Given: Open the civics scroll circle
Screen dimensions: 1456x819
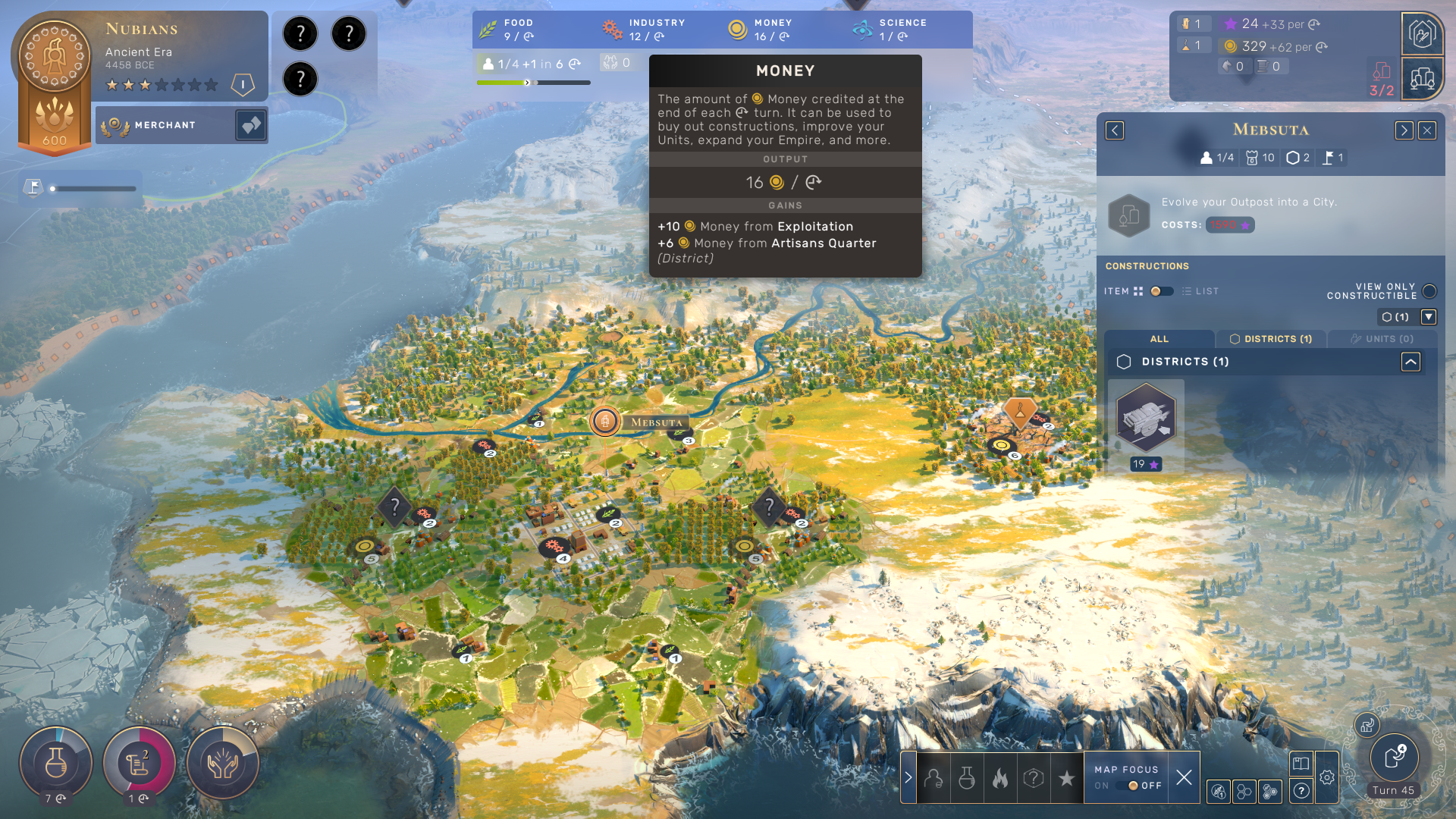Looking at the screenshot, I should [x=140, y=764].
